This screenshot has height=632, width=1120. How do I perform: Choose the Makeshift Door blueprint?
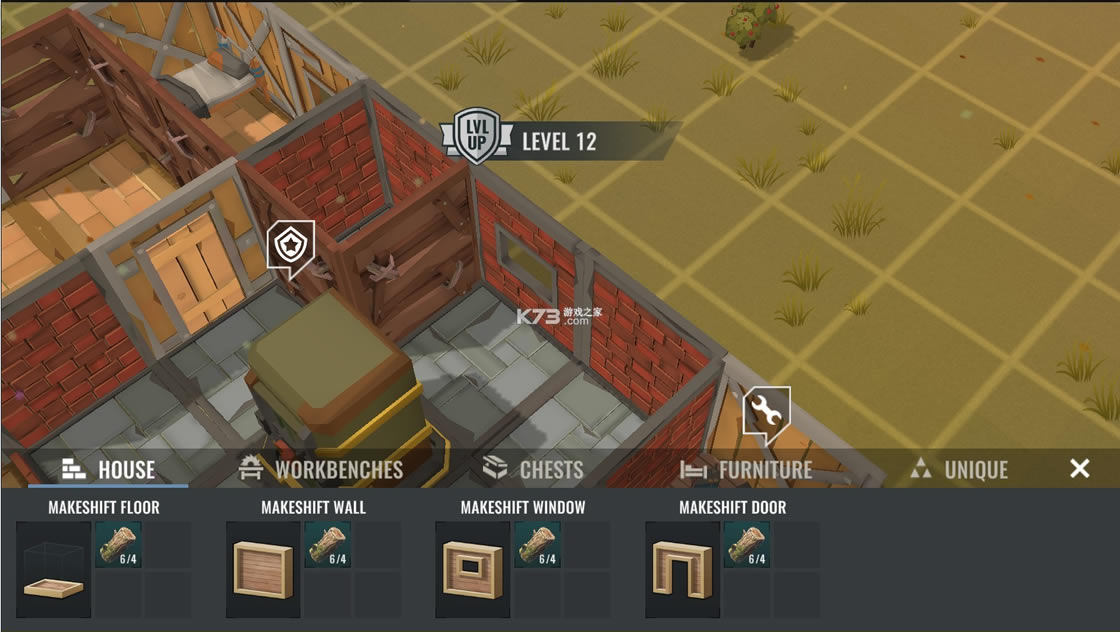click(x=683, y=569)
